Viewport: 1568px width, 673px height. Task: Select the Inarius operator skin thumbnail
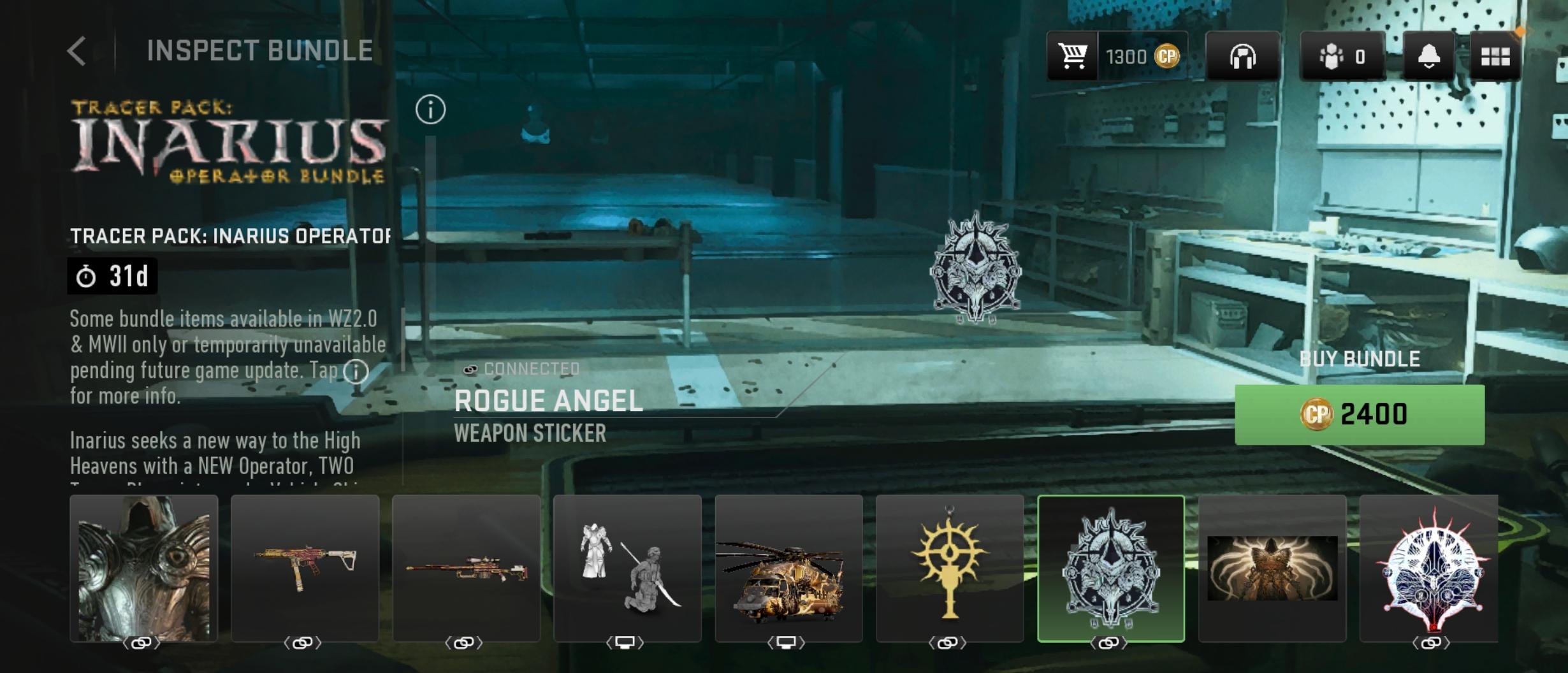[x=144, y=568]
